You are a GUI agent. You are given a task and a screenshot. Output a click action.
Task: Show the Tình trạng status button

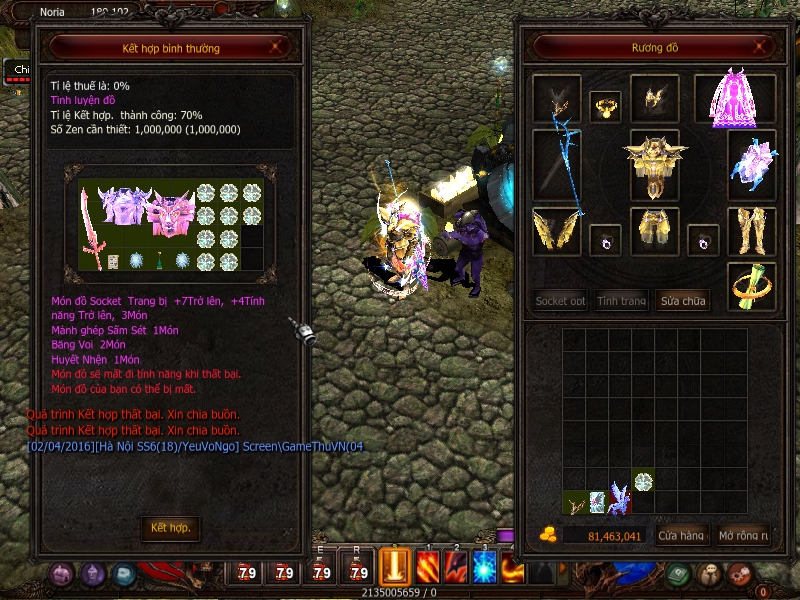(x=622, y=300)
